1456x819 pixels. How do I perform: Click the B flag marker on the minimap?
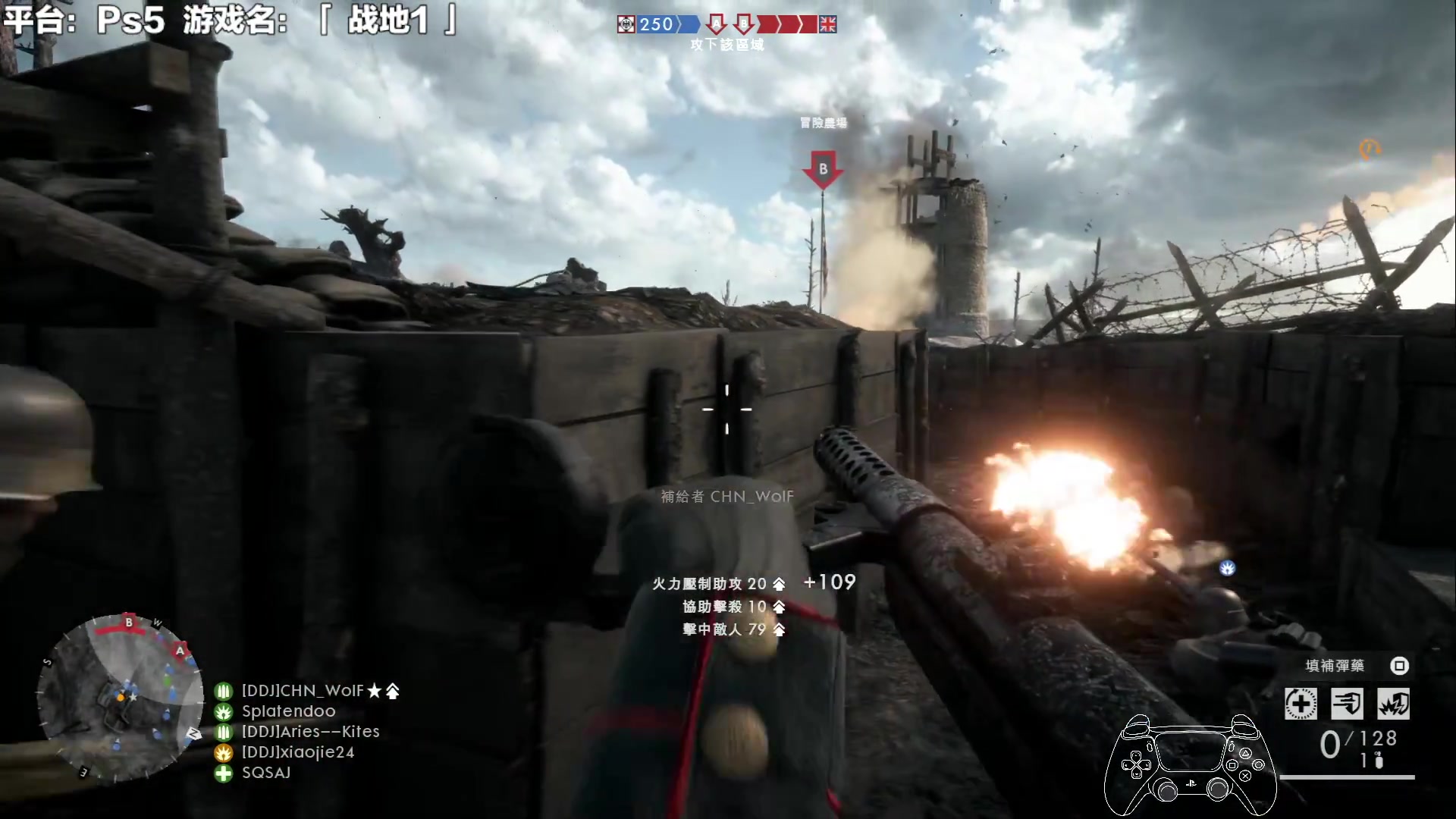point(129,623)
